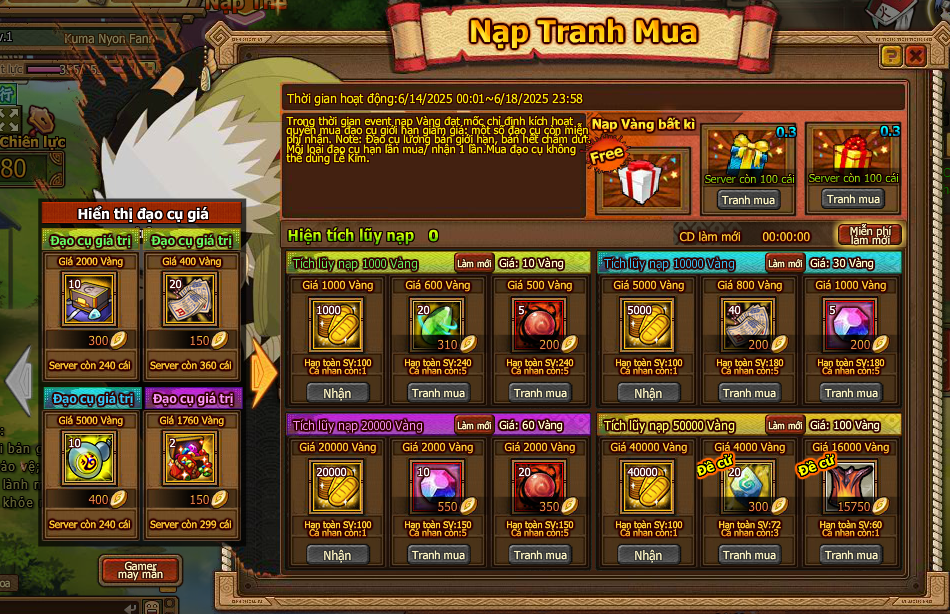Close the Nạp Tranh Mua window
Viewport: 950px width, 614px height.
(x=915, y=56)
